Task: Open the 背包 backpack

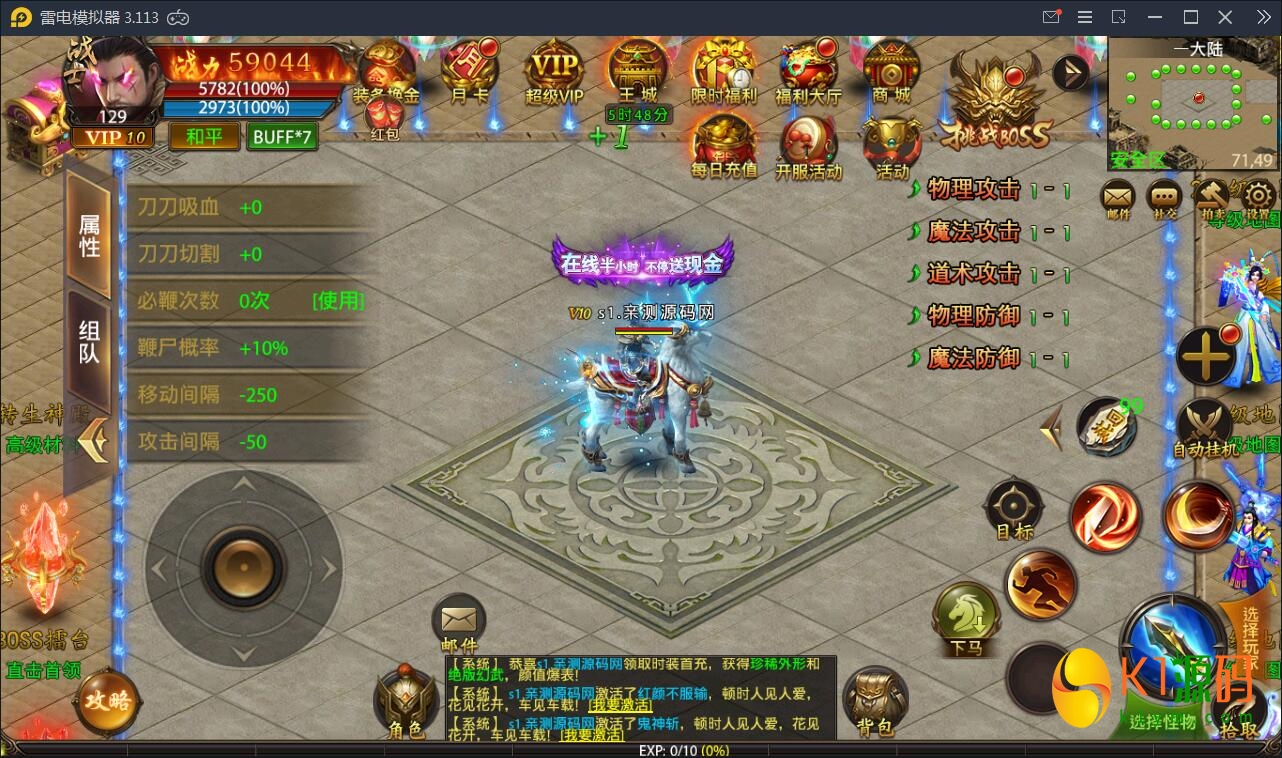Action: (x=874, y=703)
